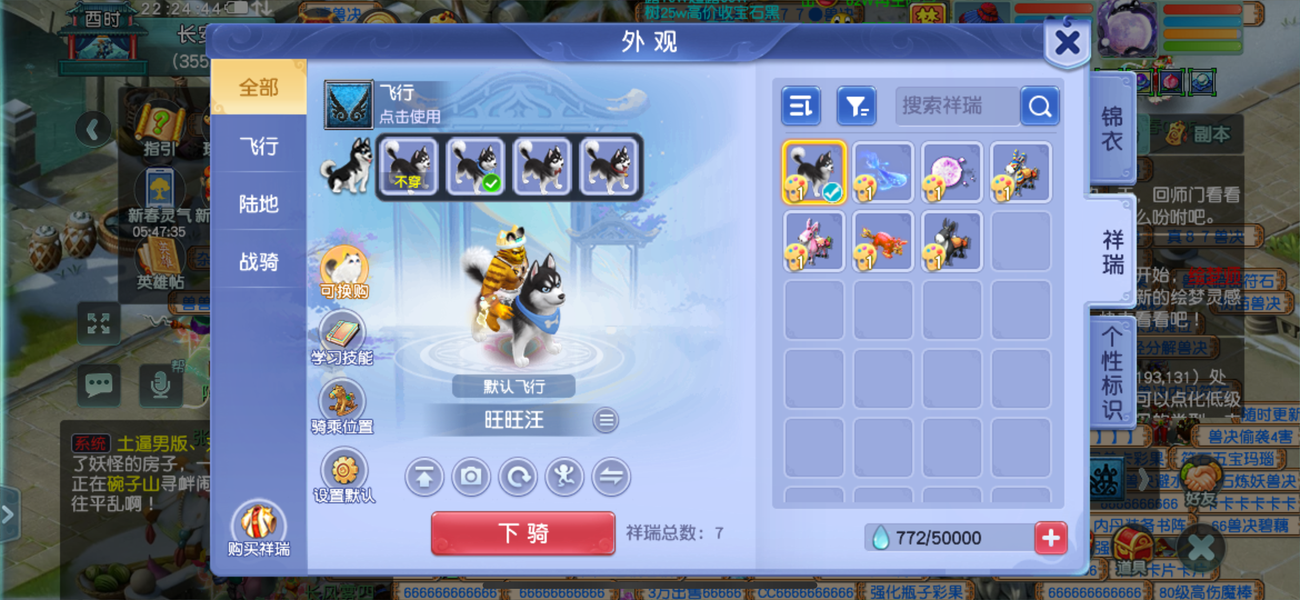Show the 全部 category tab

pos(258,88)
